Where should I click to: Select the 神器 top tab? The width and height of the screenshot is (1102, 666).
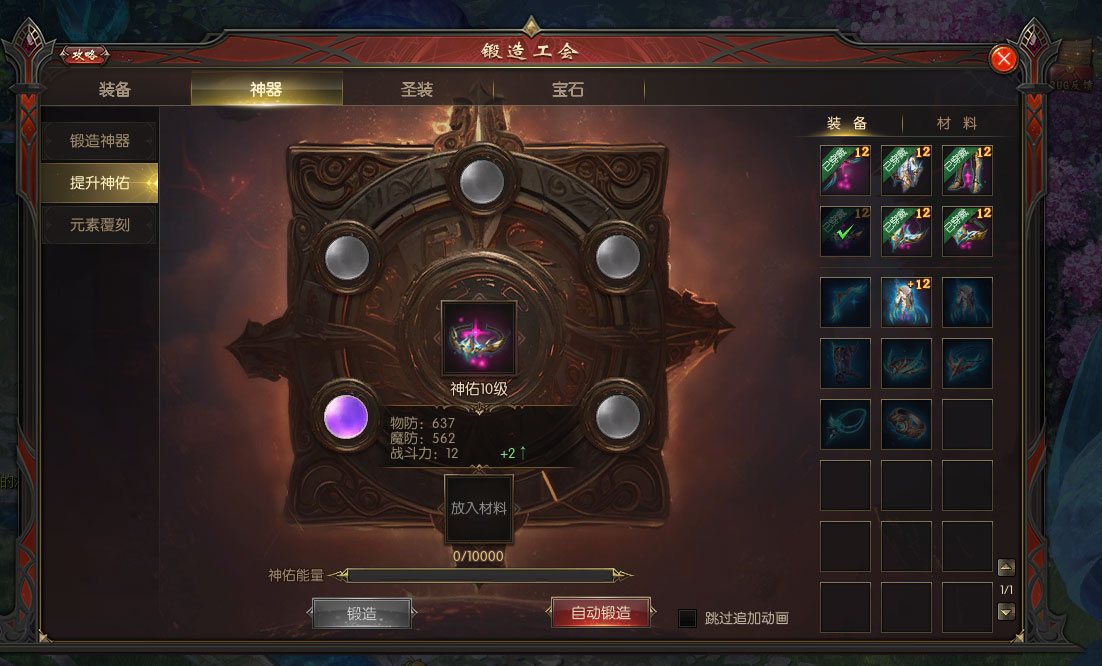[266, 90]
